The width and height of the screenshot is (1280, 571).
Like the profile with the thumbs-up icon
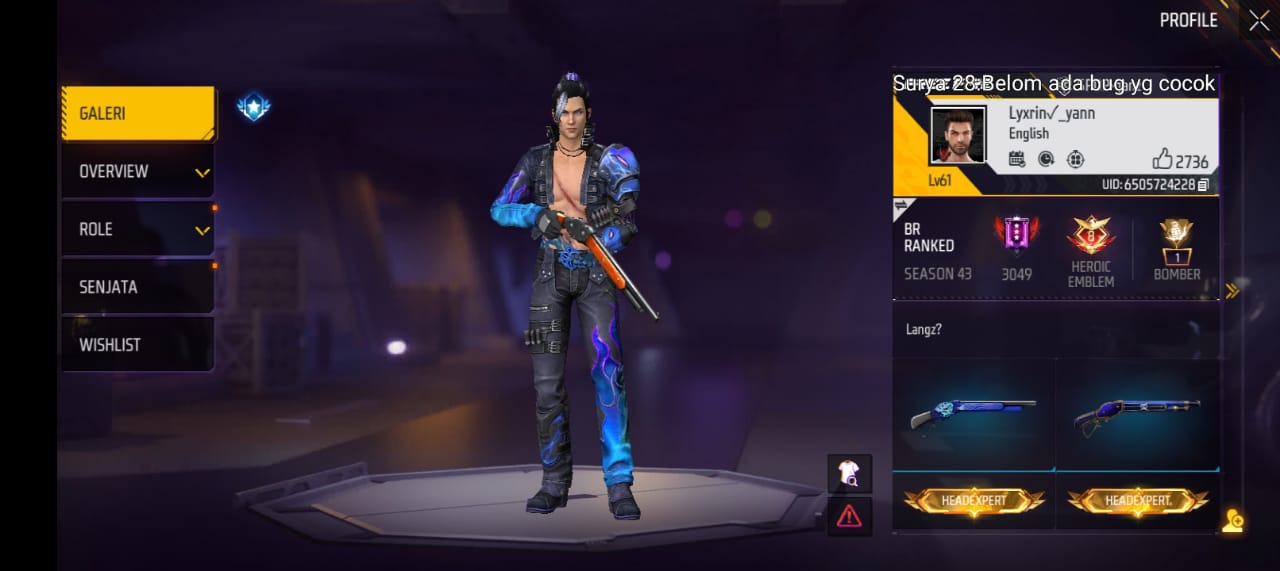1162,159
